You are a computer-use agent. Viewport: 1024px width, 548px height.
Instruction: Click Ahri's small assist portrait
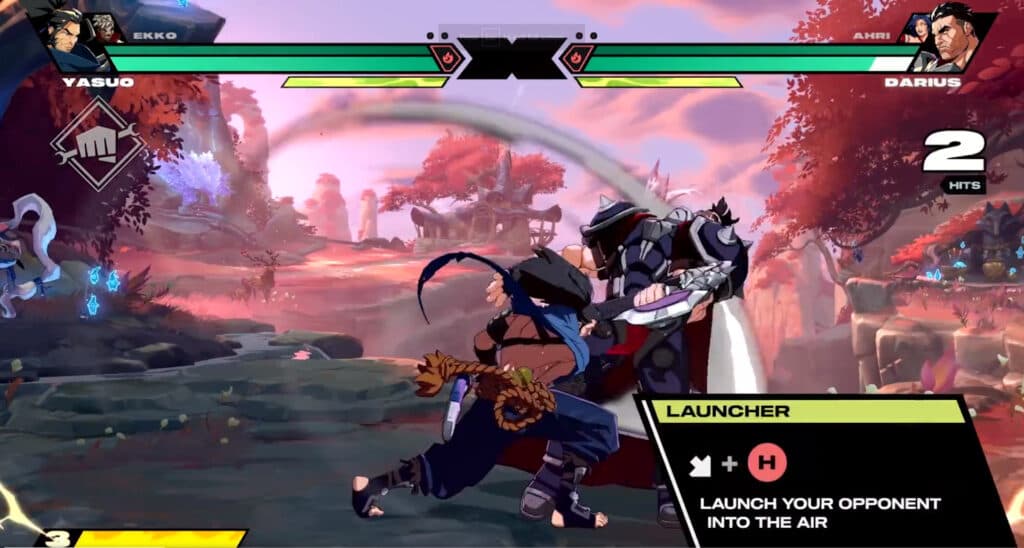(918, 28)
